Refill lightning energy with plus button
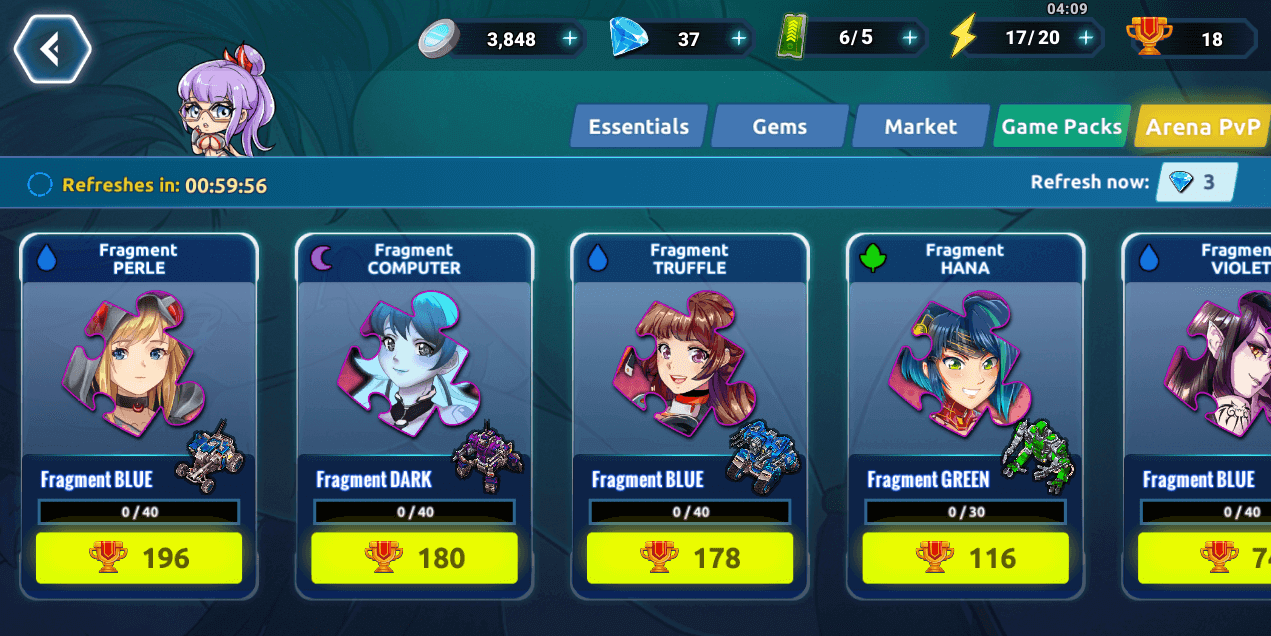Image resolution: width=1271 pixels, height=636 pixels. (x=1085, y=39)
